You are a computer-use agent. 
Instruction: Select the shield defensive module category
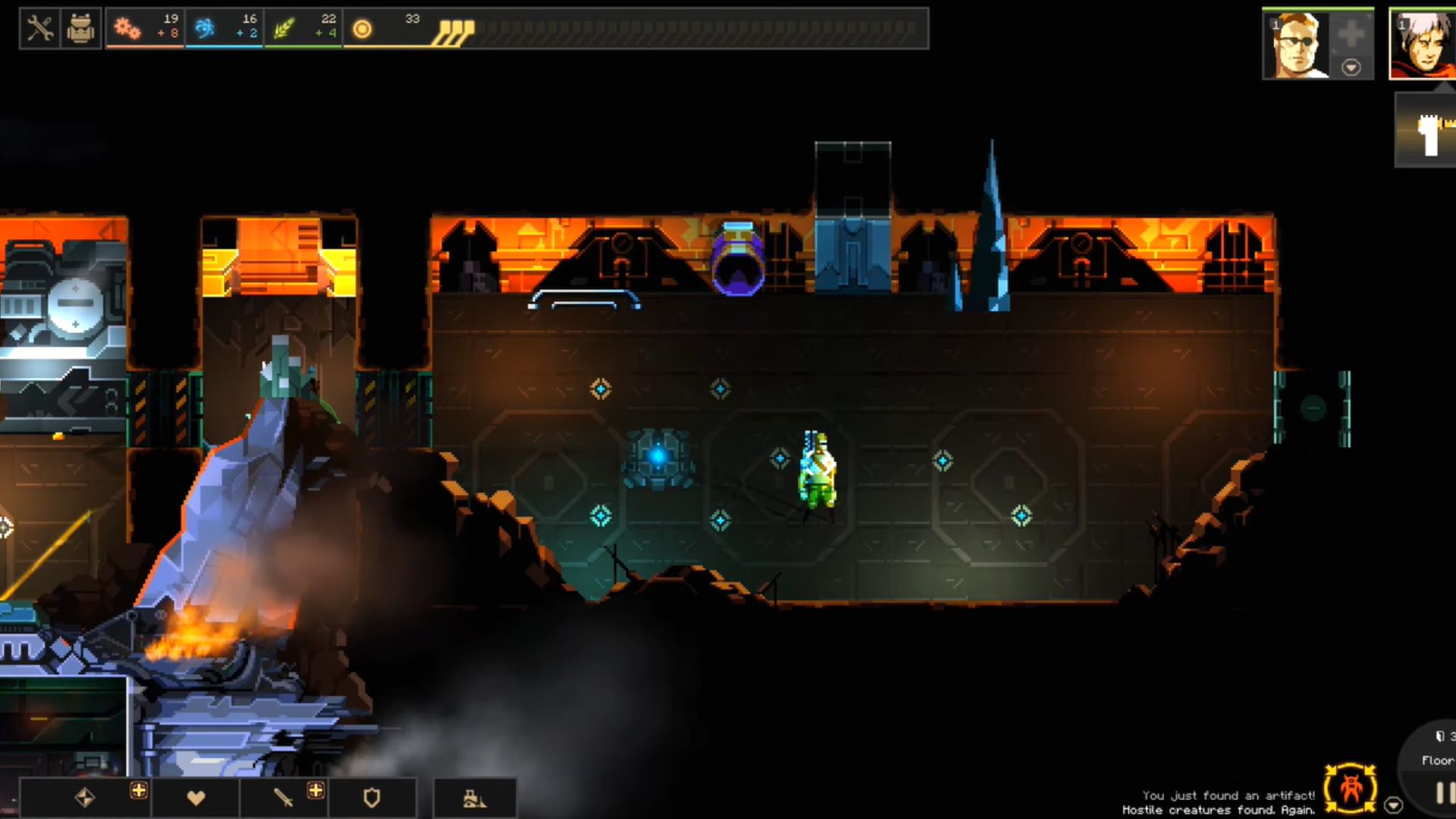pos(372,798)
